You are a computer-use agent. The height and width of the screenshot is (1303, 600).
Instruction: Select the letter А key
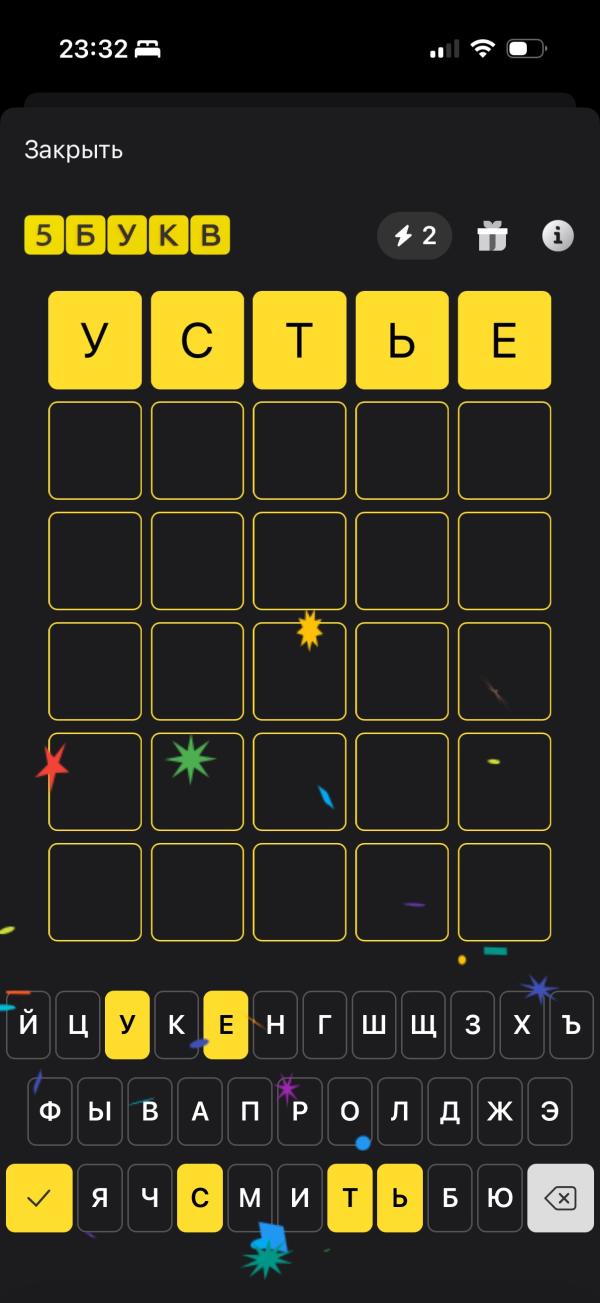coord(200,1112)
